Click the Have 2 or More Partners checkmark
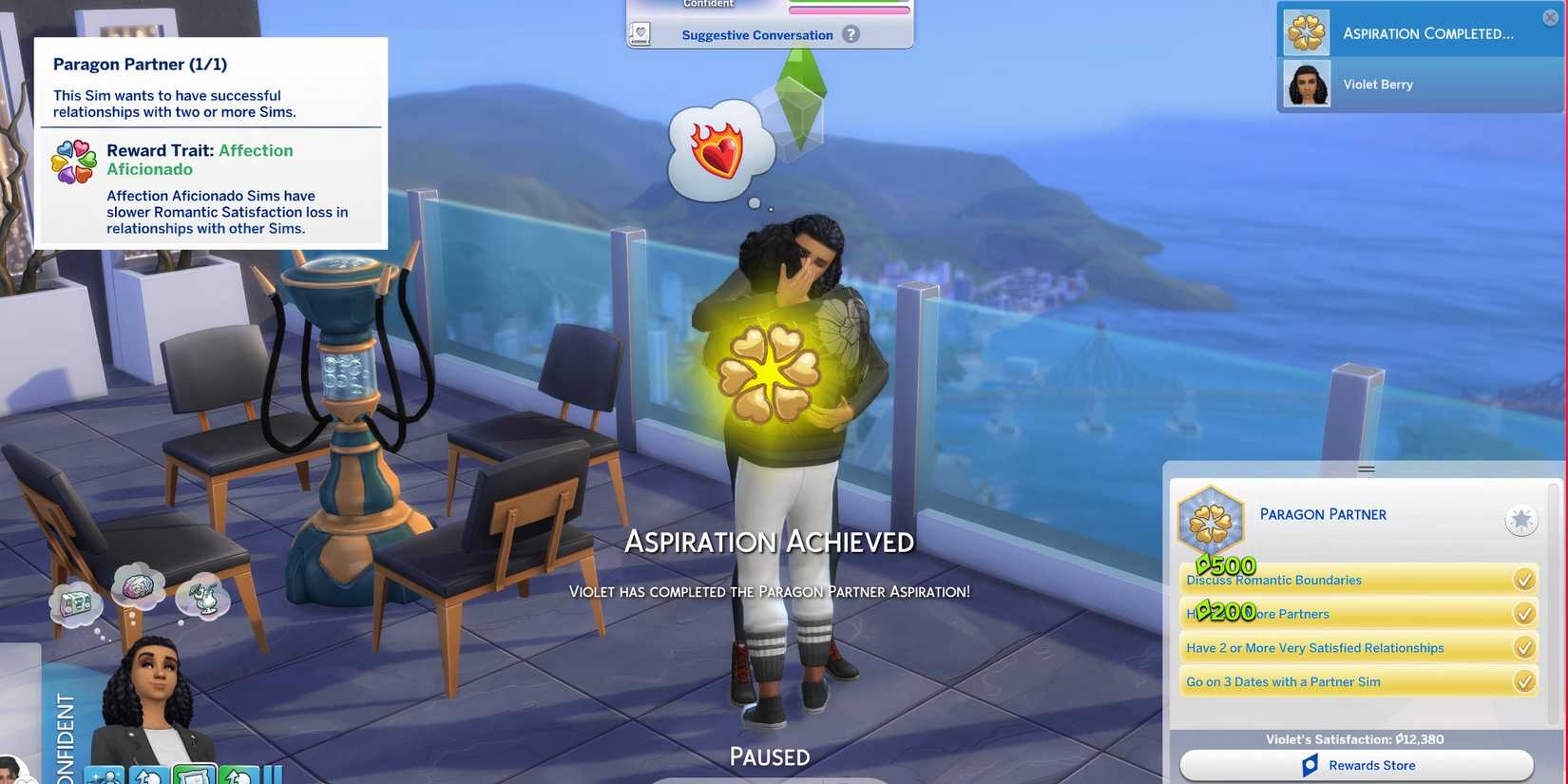Screen dimensions: 1568x784 (x=1524, y=613)
